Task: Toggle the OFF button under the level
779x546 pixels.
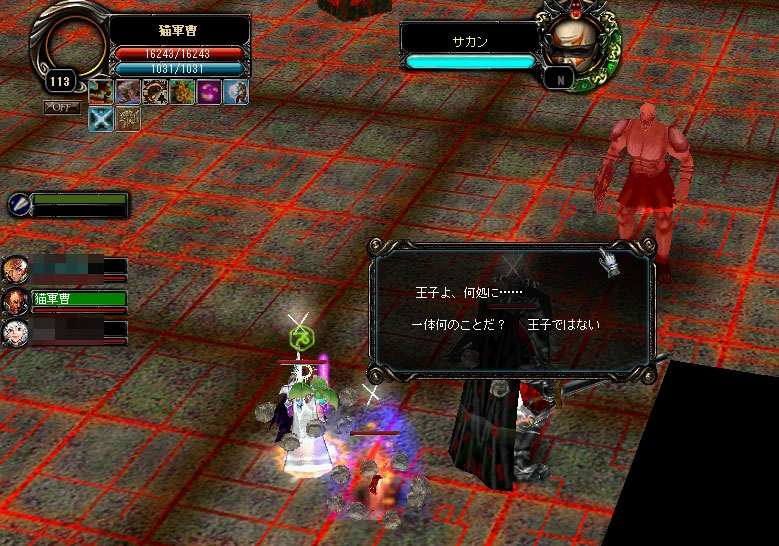Action: click(61, 107)
